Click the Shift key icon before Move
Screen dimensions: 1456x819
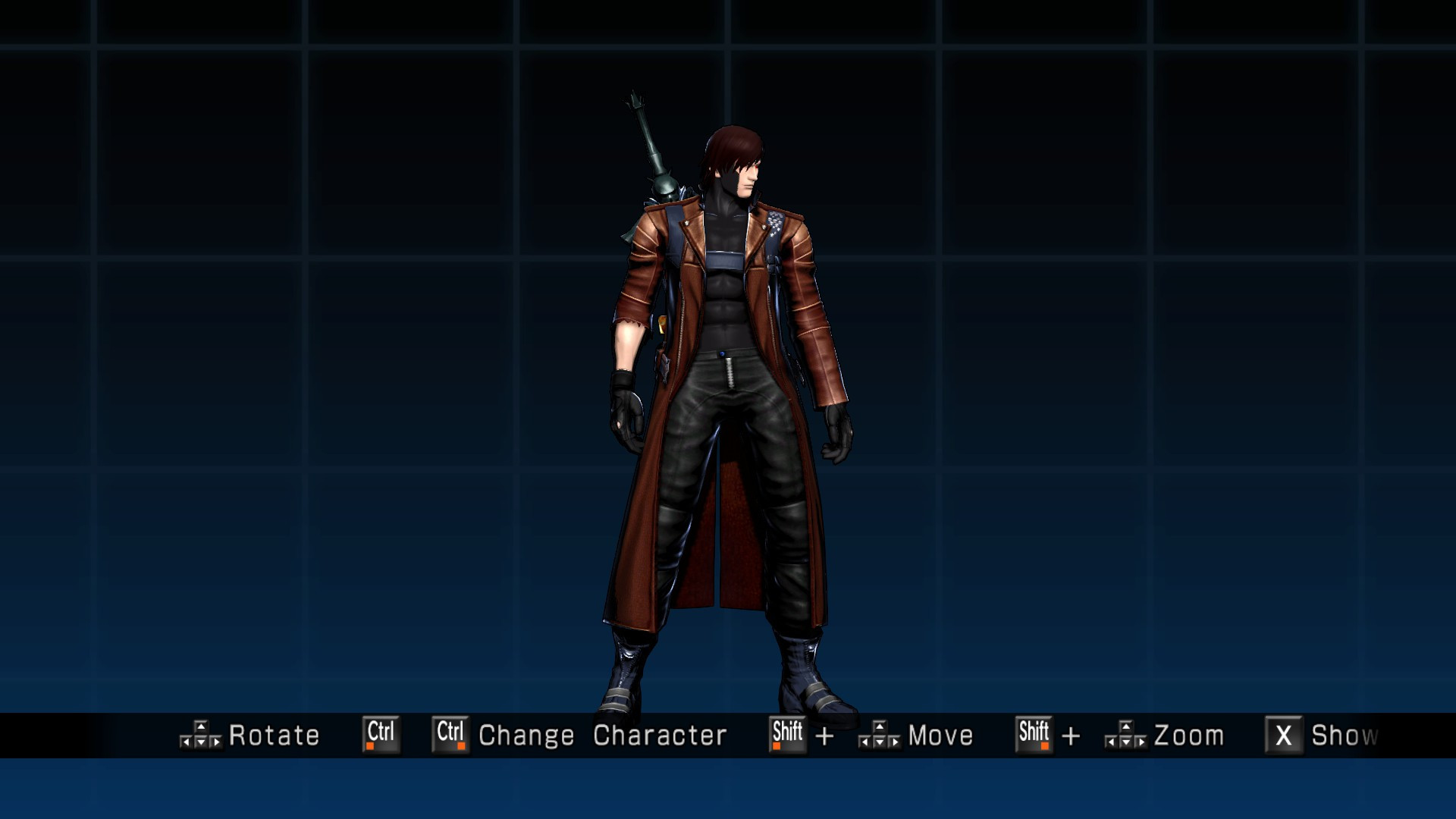(786, 734)
